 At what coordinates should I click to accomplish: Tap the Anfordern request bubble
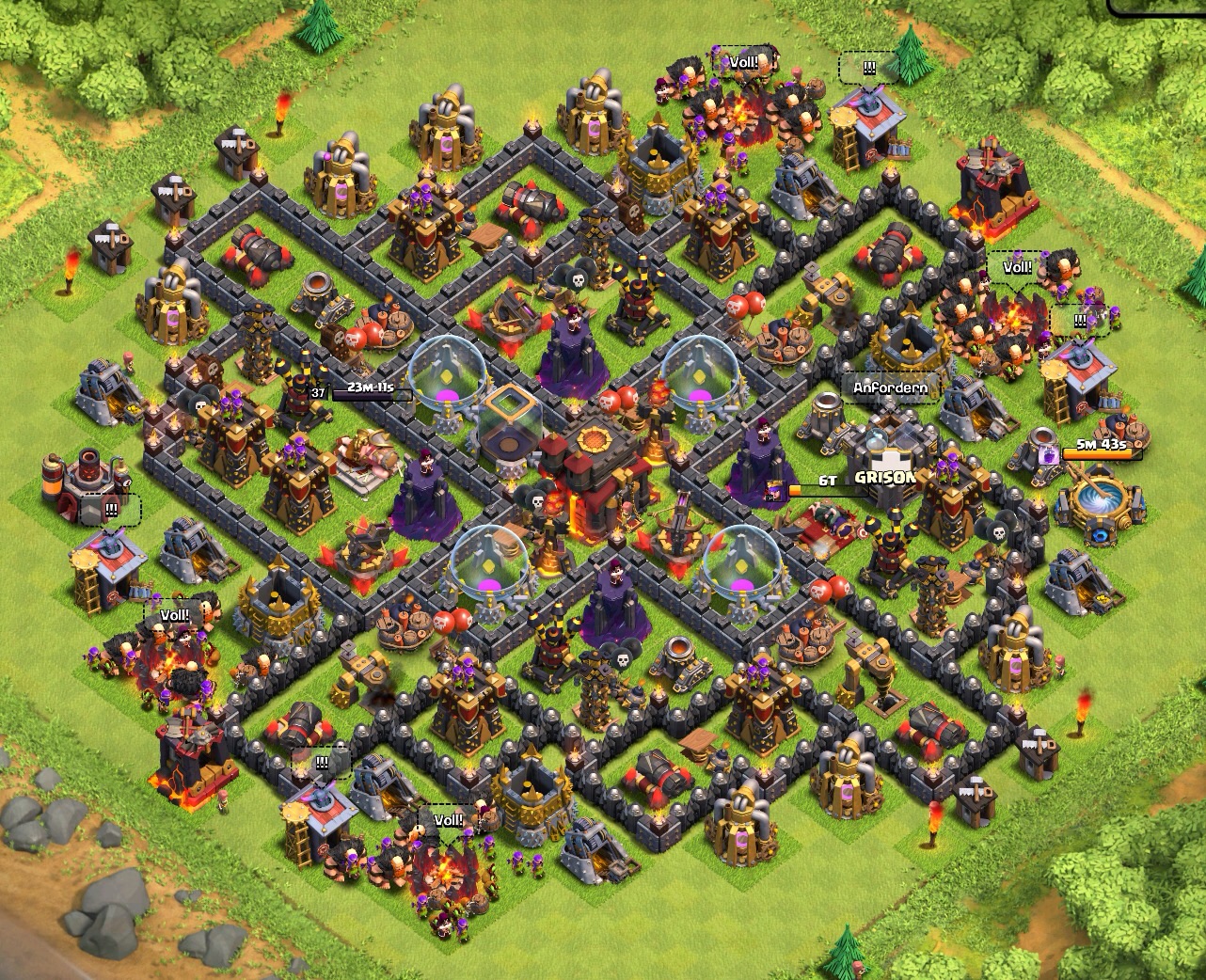click(x=889, y=387)
